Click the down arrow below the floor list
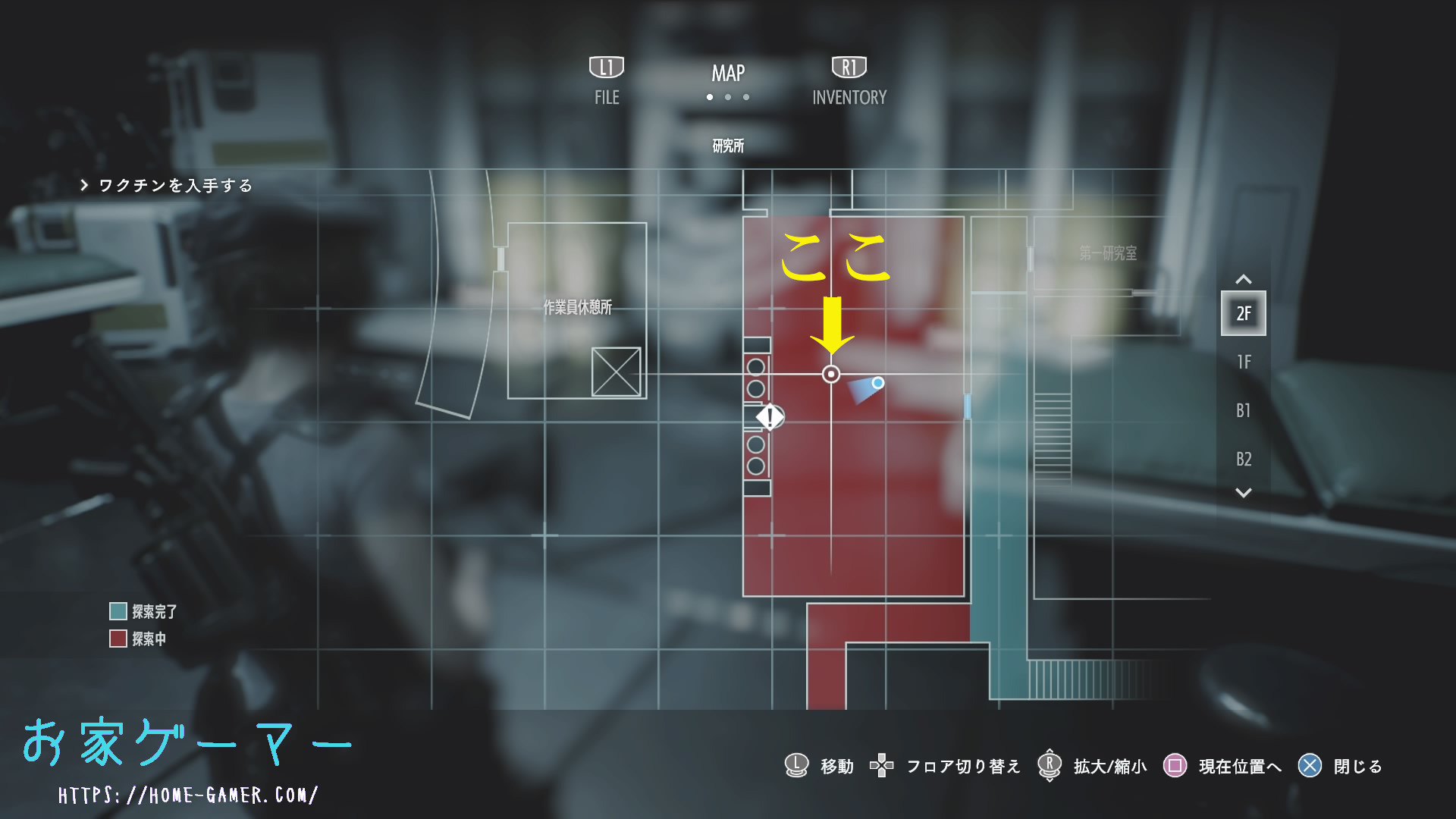Viewport: 1456px width, 819px height. point(1244,493)
